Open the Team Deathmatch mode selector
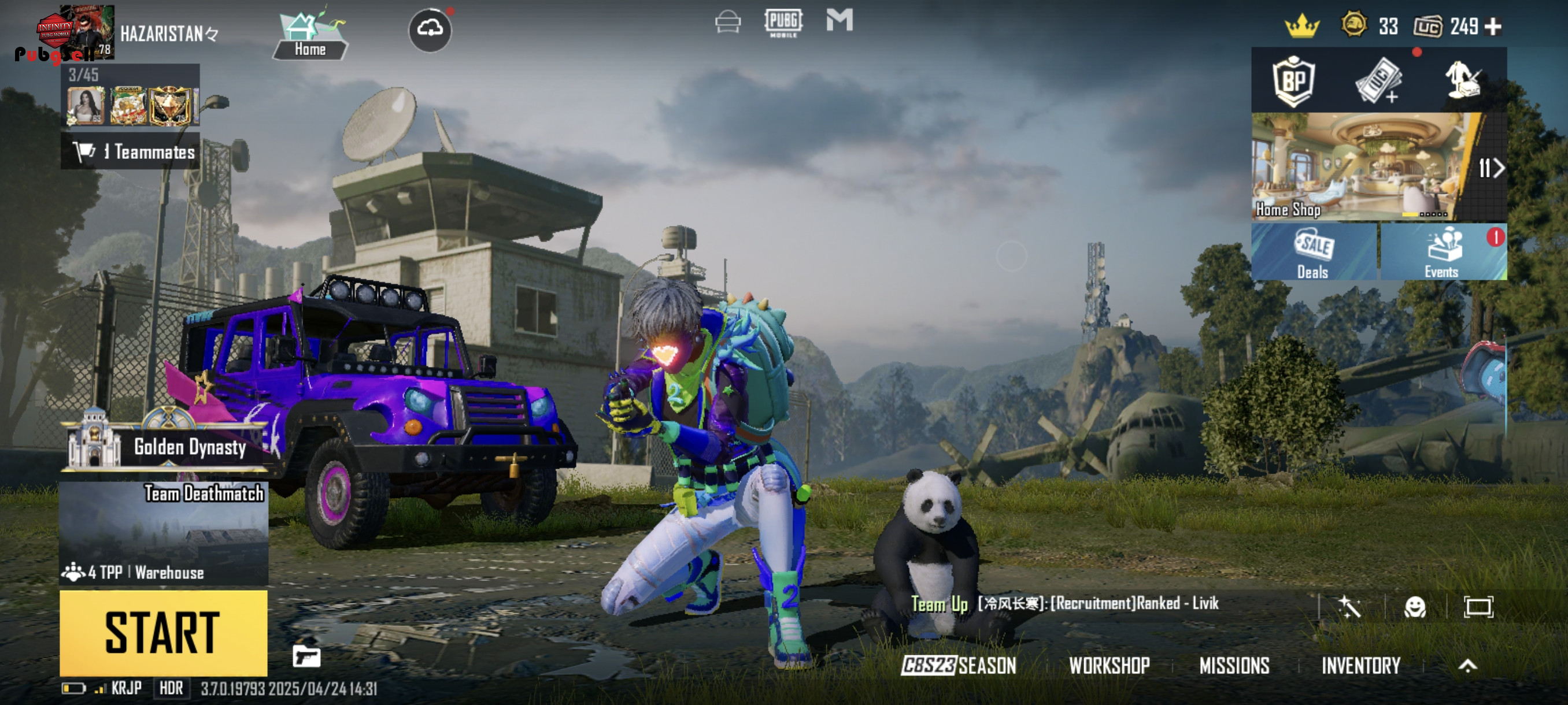 click(x=164, y=533)
